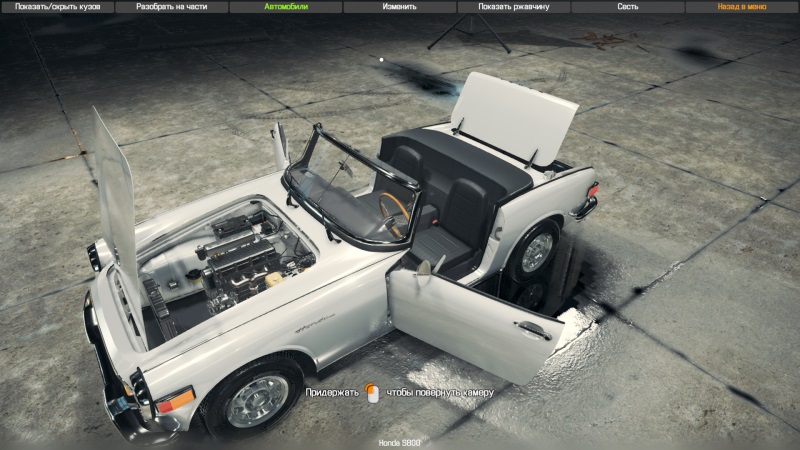The image size is (800, 450).
Task: Toggle the Показать/скрыть кузов button
Action: tap(57, 6)
